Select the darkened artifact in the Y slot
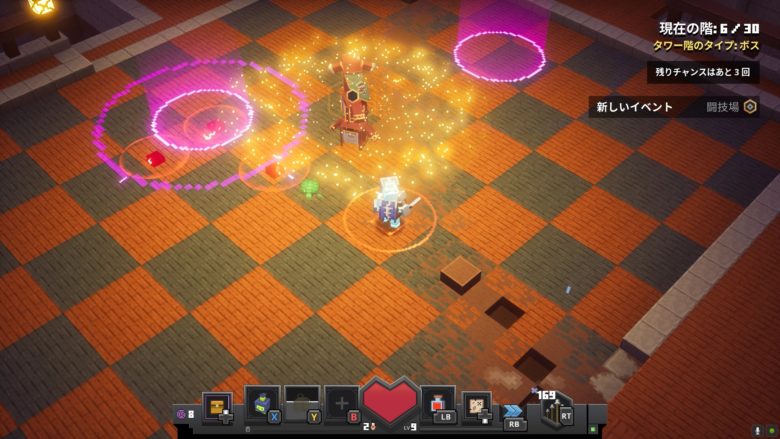 [301, 403]
